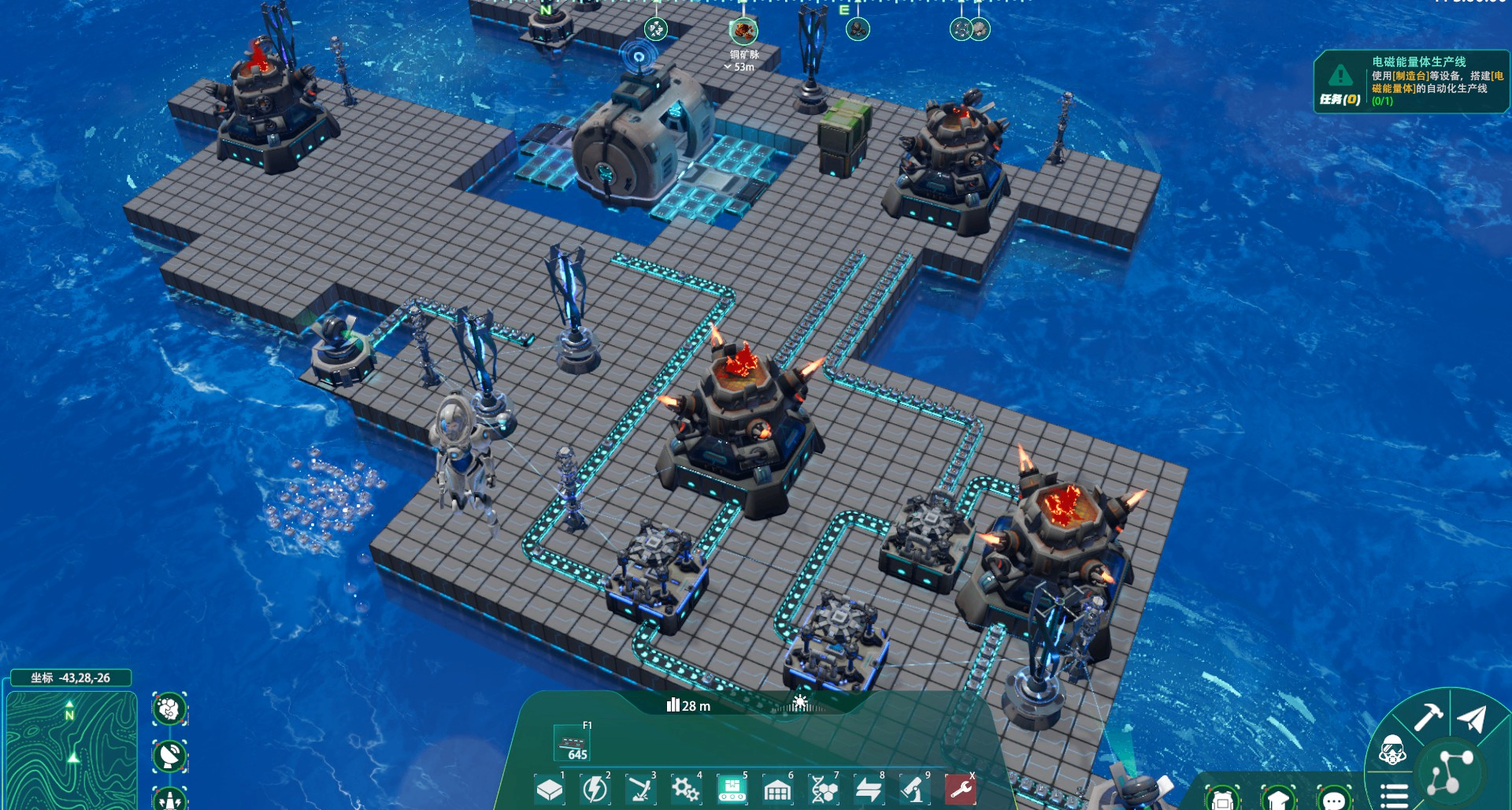Viewport: 1512px width, 810px height.
Task: Choose the mining drill build category
Action: pyautogui.click(x=640, y=789)
